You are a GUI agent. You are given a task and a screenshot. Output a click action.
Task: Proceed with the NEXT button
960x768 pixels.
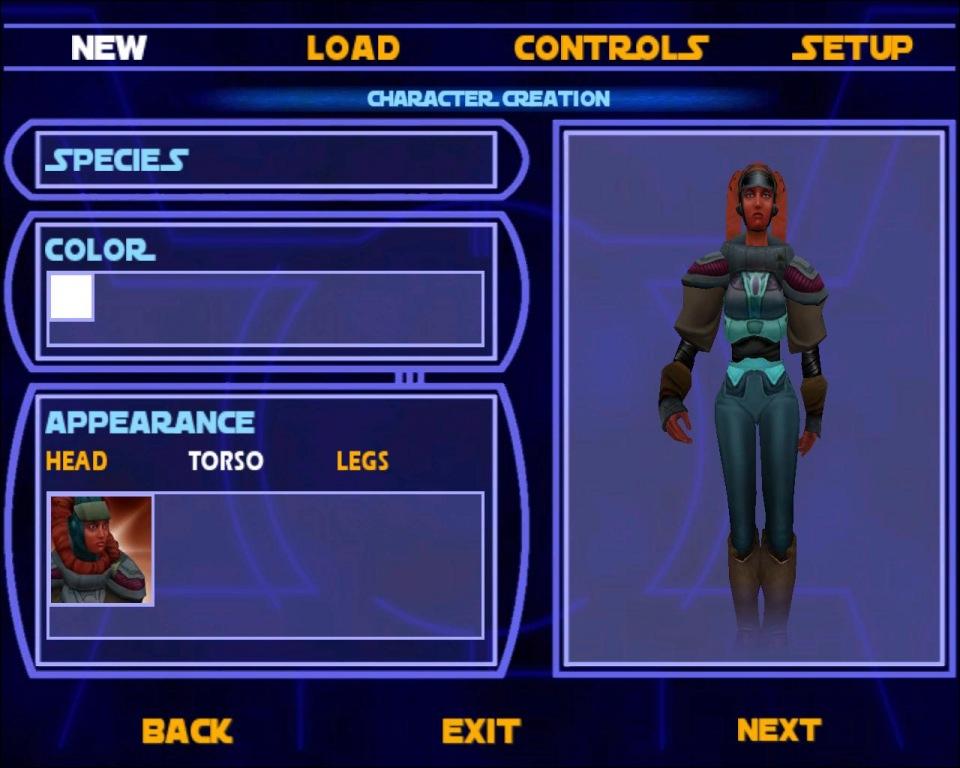pyautogui.click(x=779, y=730)
